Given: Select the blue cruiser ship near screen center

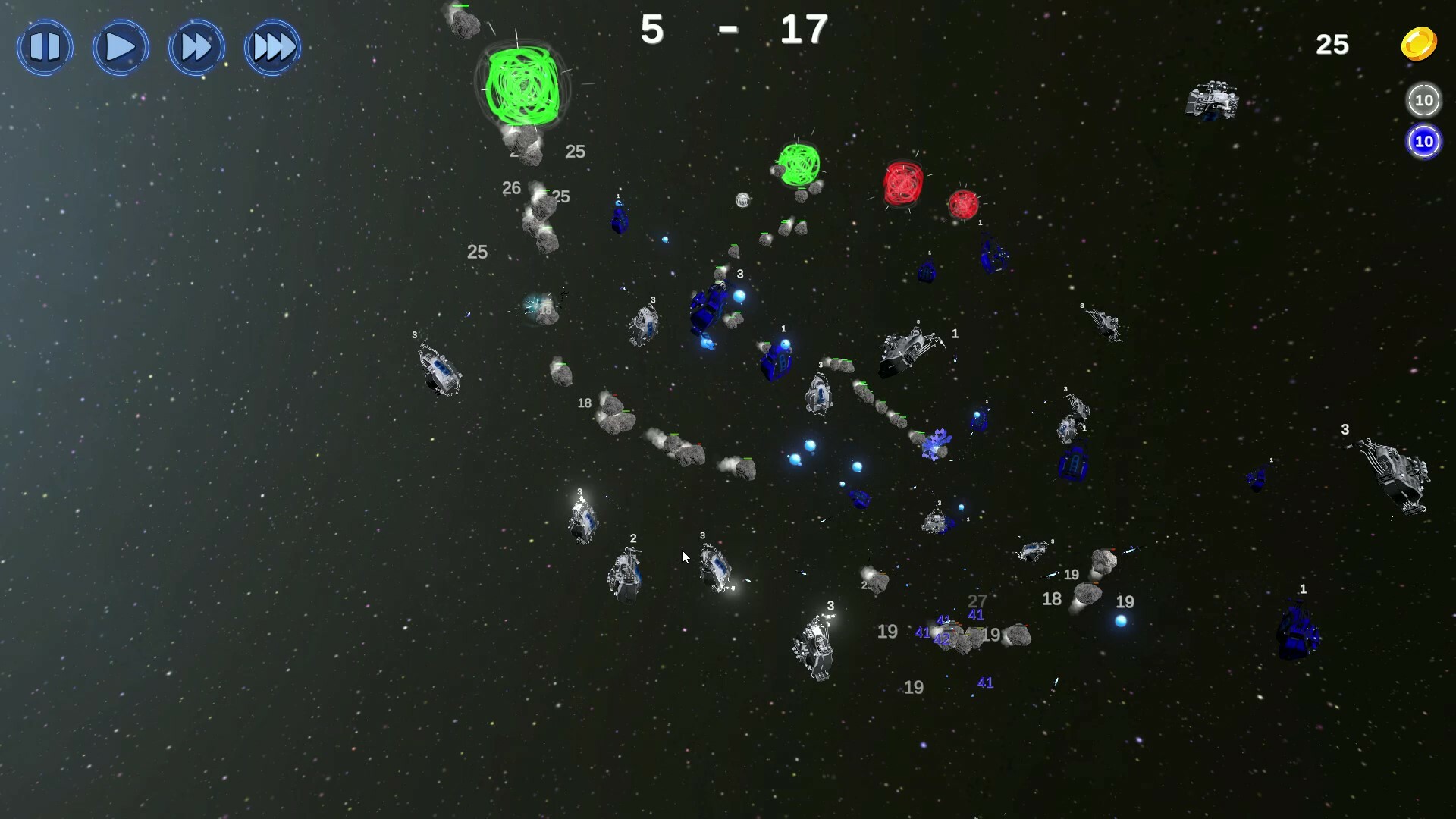Looking at the screenshot, I should [705, 307].
